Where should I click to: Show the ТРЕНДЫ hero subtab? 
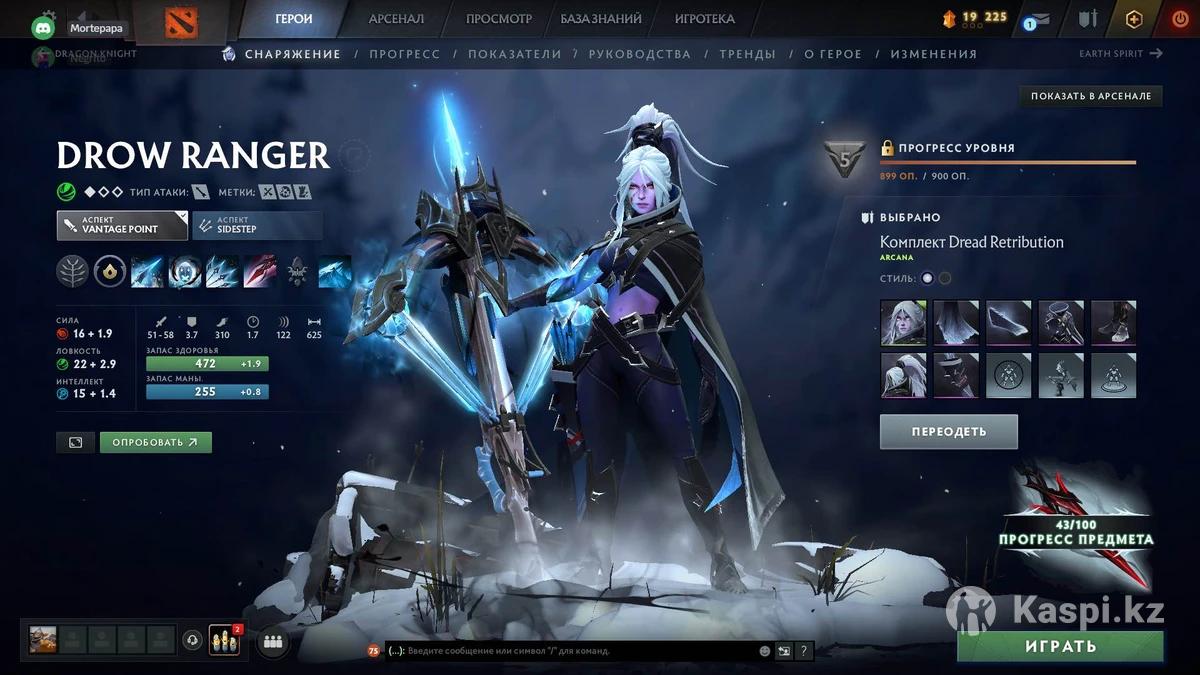[x=747, y=54]
